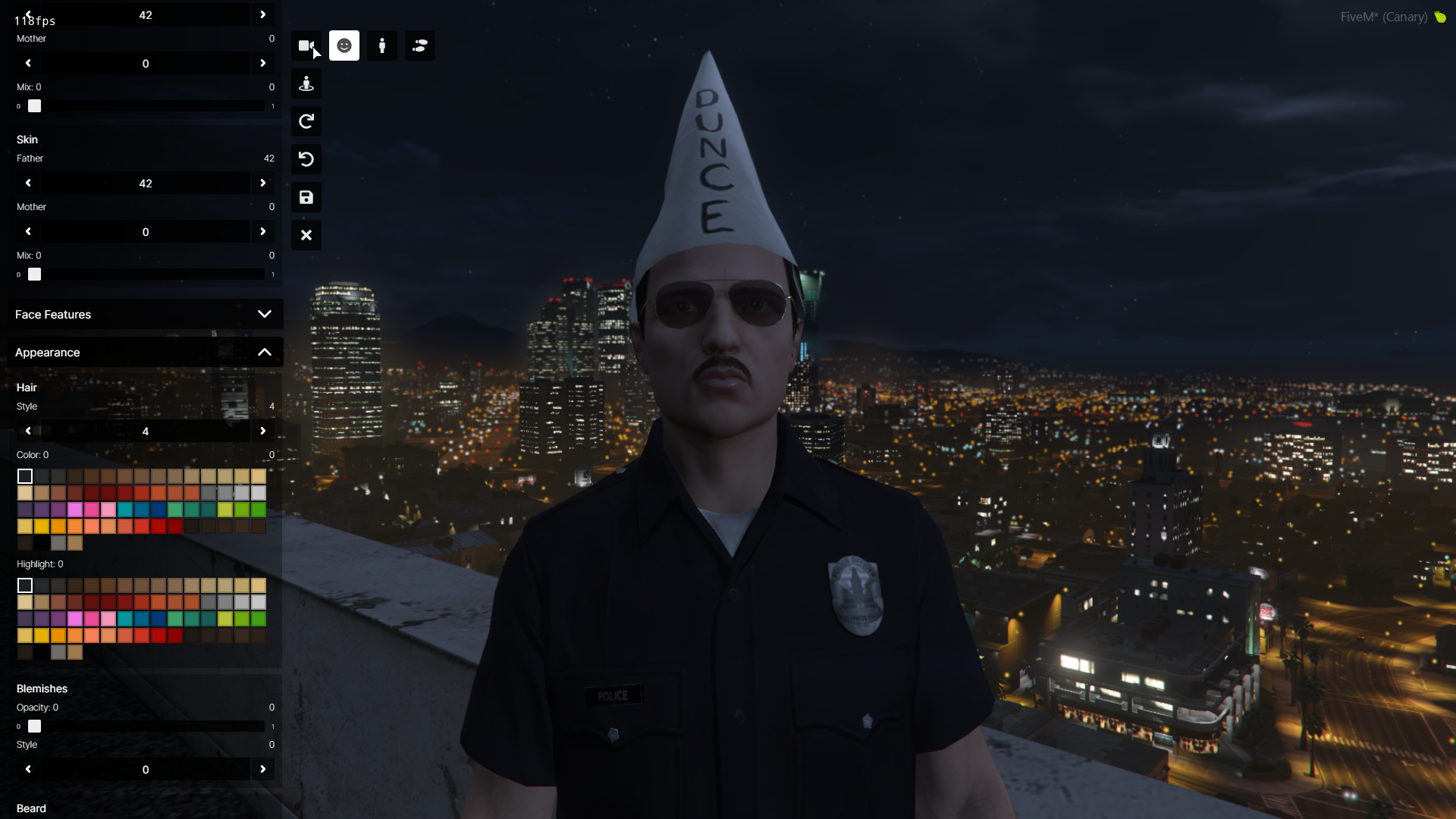Select the shoes camera view
This screenshot has height=819, width=1456.
click(420, 45)
